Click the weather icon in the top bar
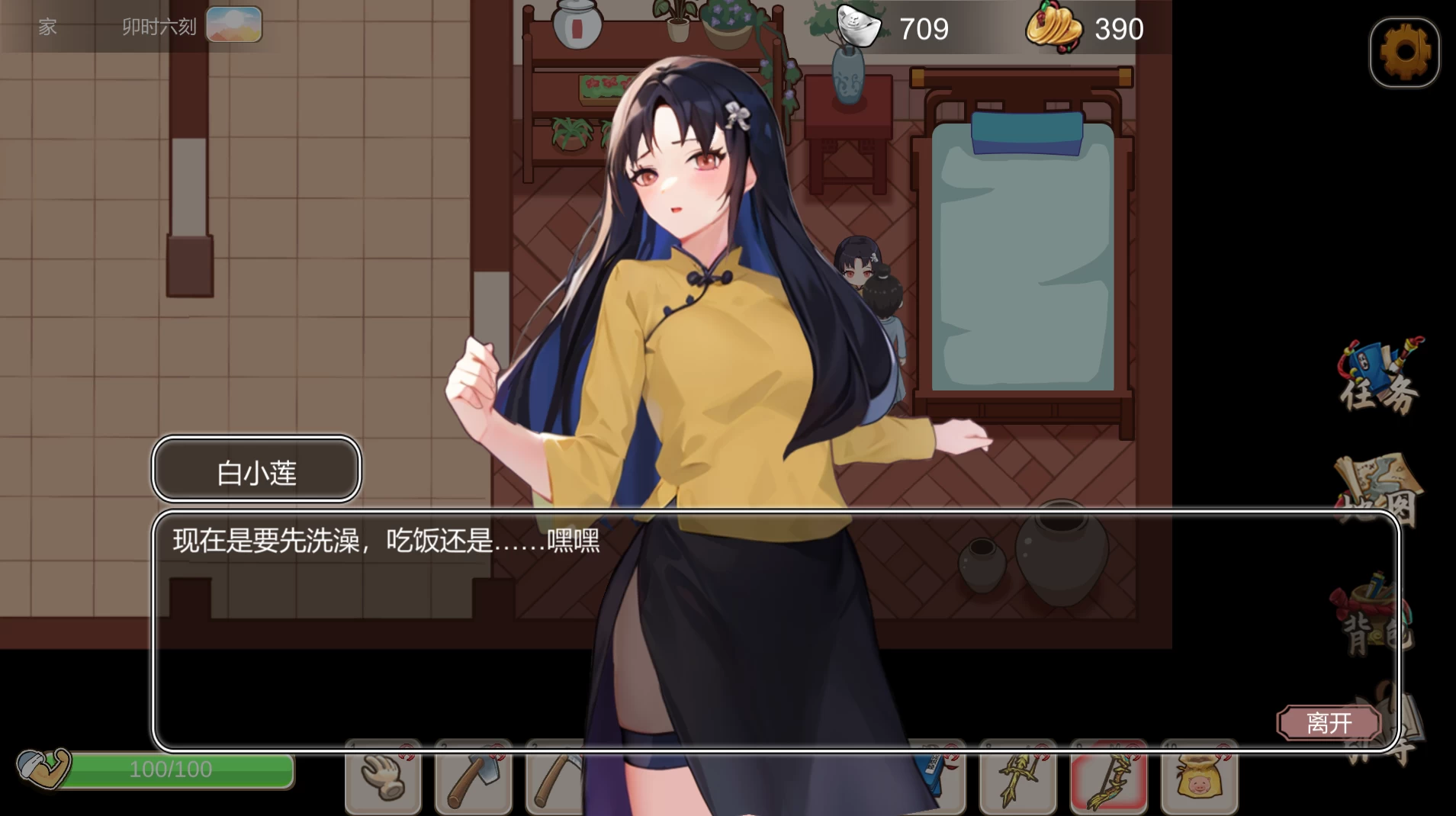This screenshot has width=1456, height=816. (x=234, y=24)
